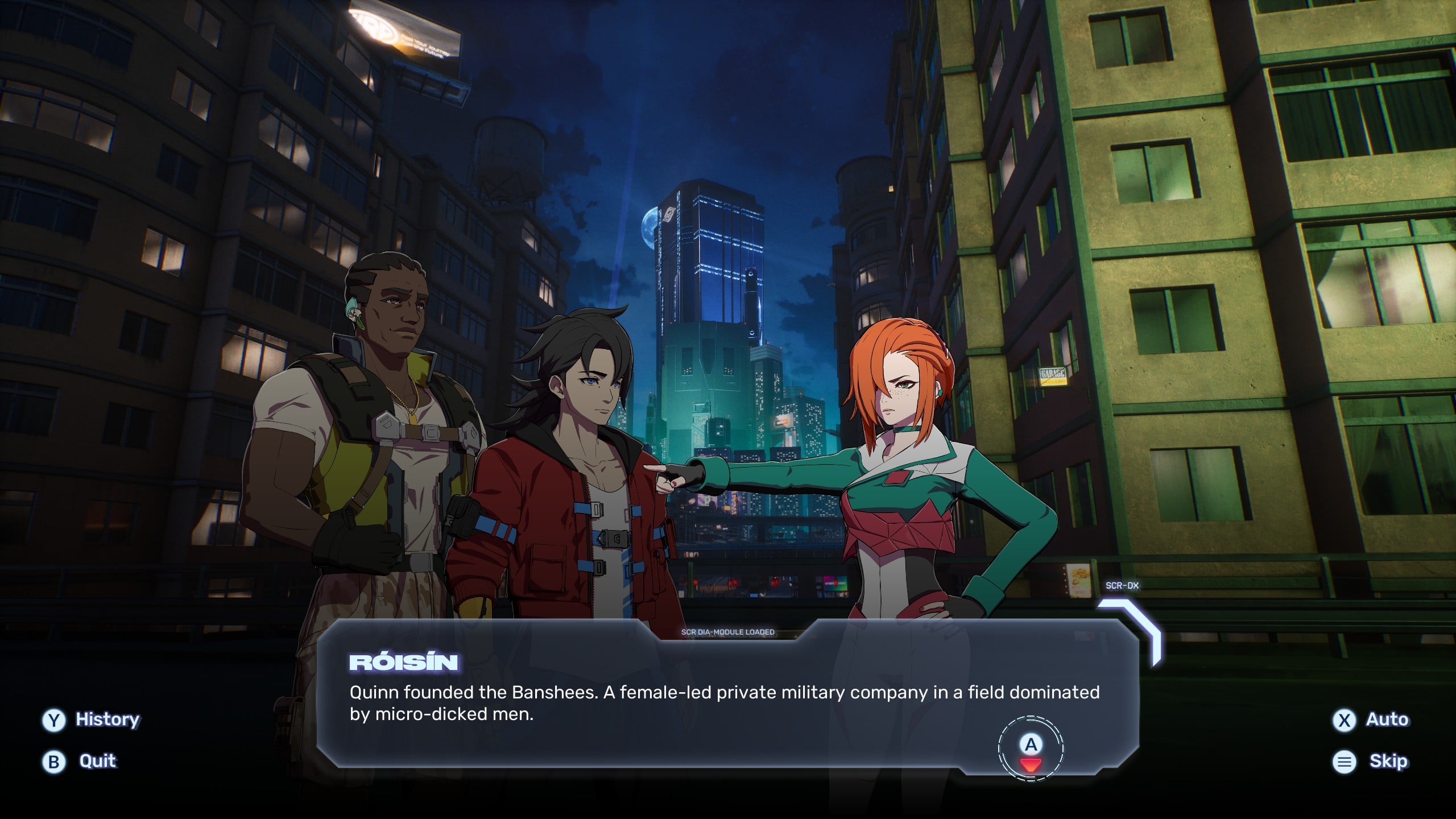Click the red continue arrow in dialogue box

(1030, 764)
